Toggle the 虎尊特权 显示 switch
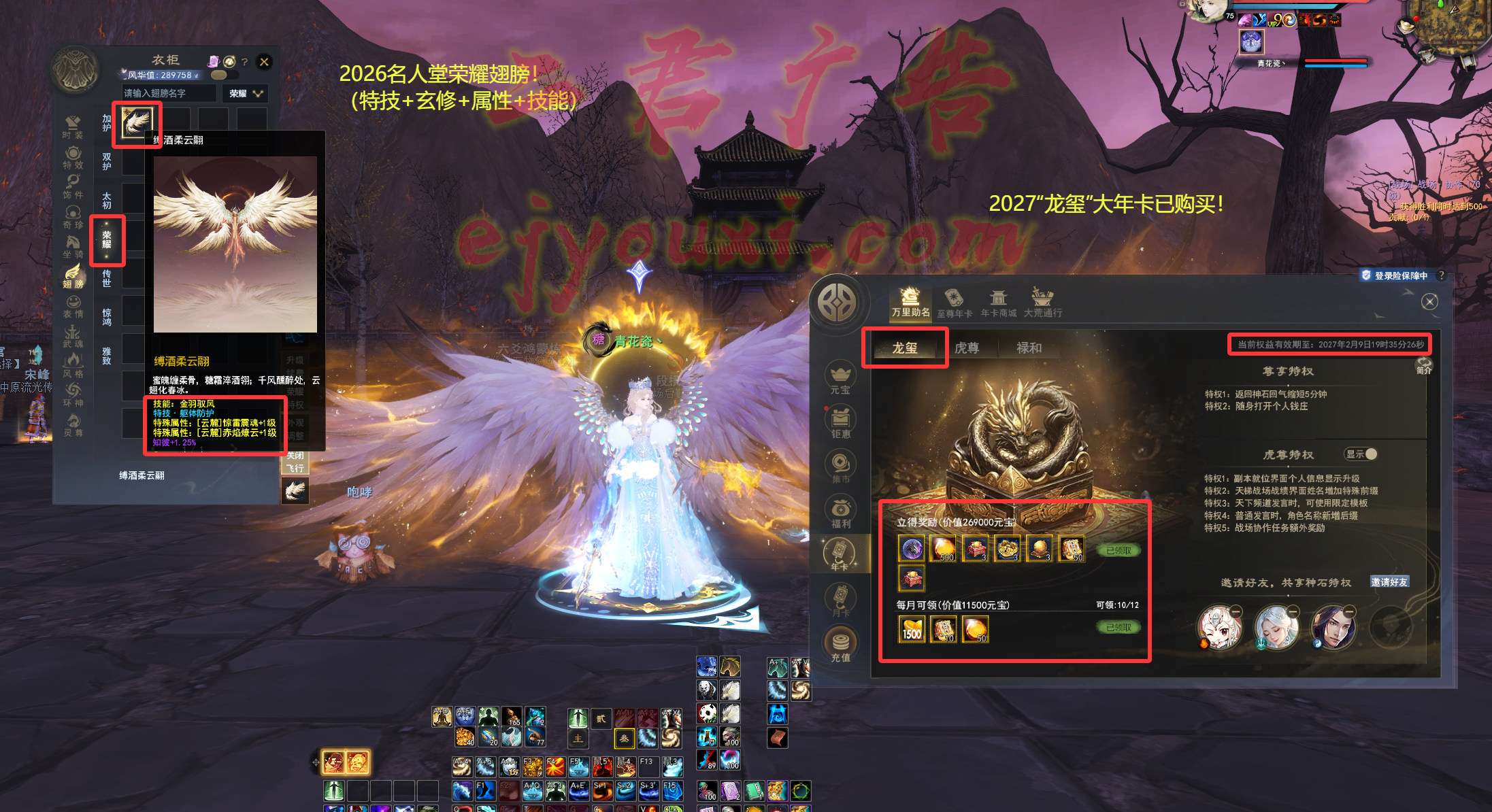The height and width of the screenshot is (812, 1492). [1361, 454]
